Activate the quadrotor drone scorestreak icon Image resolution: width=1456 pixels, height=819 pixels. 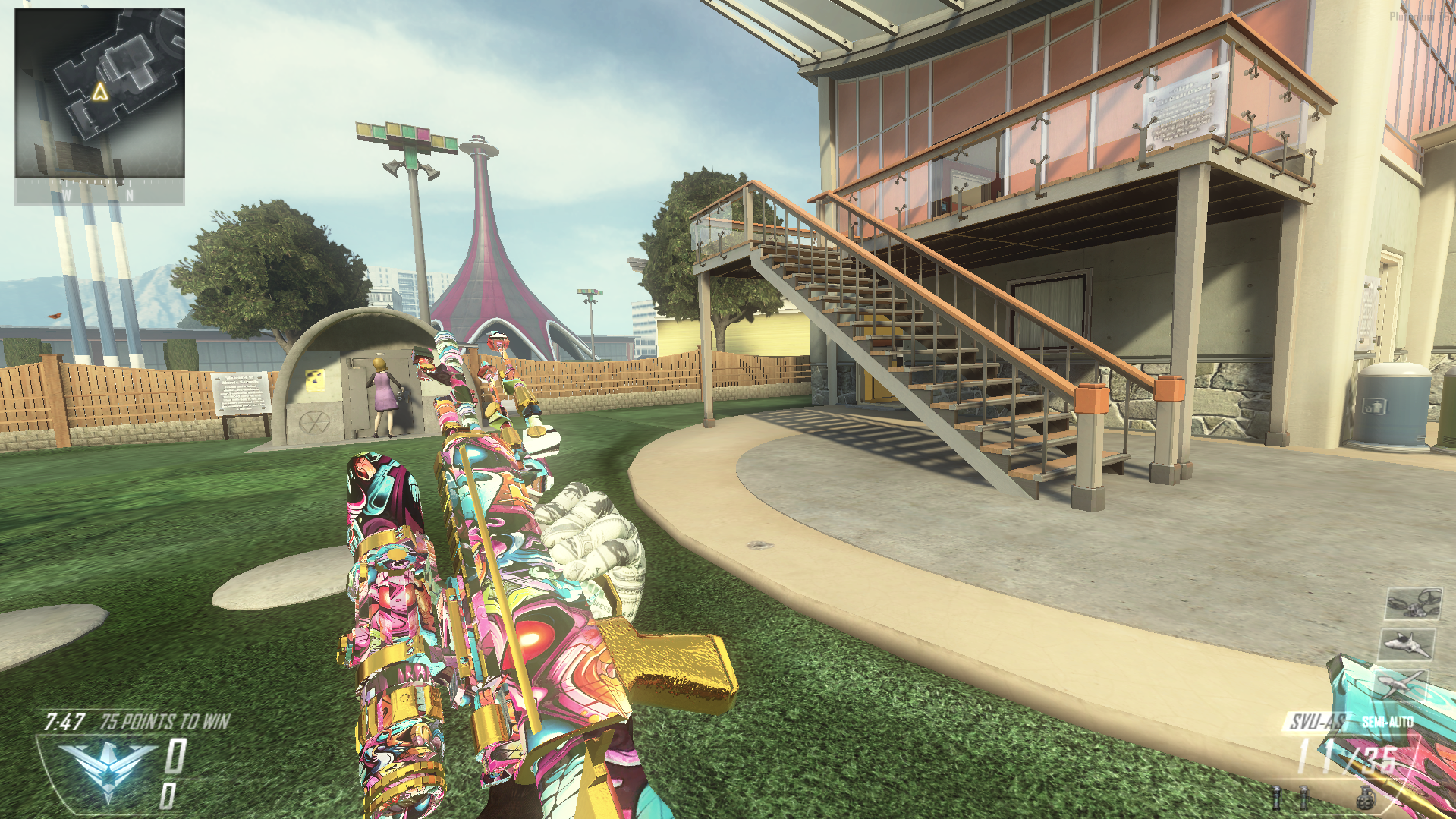[1414, 604]
